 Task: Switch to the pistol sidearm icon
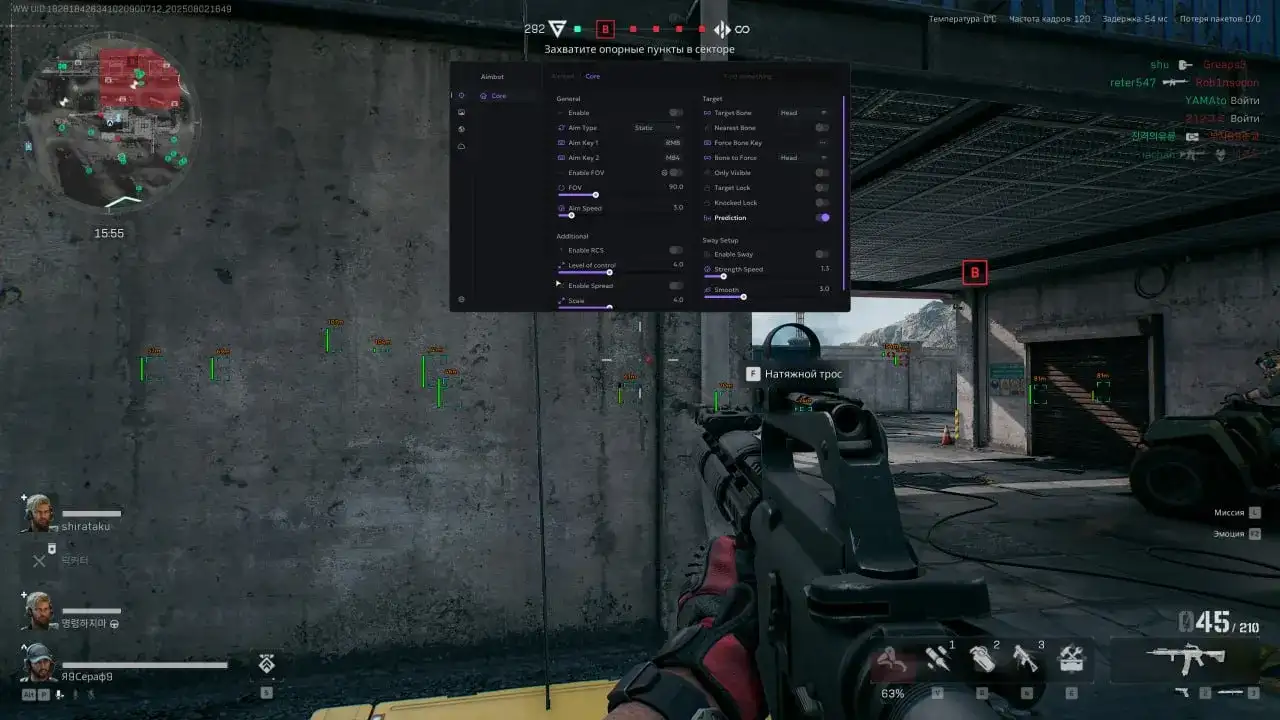click(x=1183, y=692)
